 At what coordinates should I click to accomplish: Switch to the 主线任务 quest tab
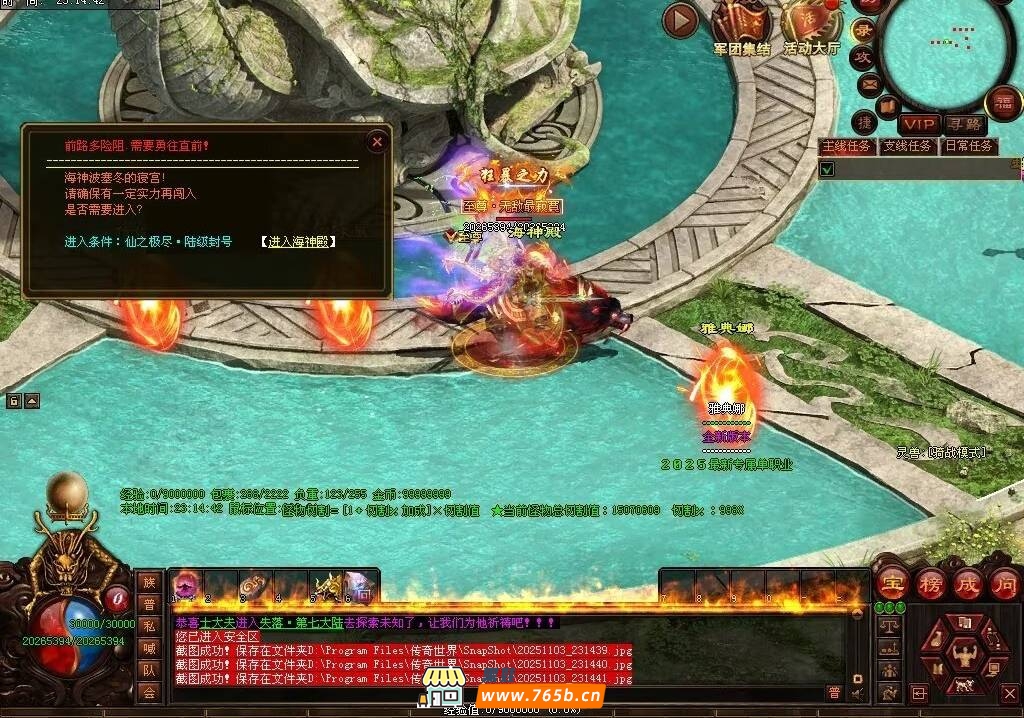[847, 146]
